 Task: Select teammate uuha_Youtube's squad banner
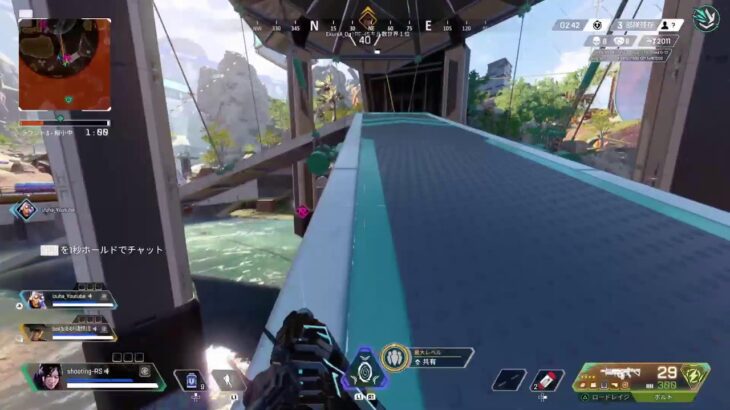[x=70, y=298]
